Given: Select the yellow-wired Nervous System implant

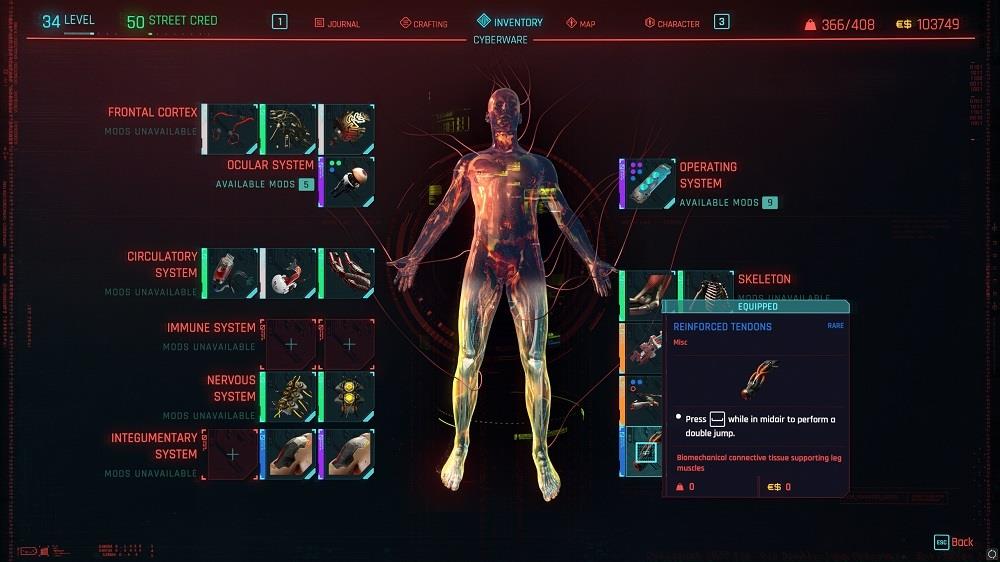Looking at the screenshot, I should pyautogui.click(x=290, y=396).
